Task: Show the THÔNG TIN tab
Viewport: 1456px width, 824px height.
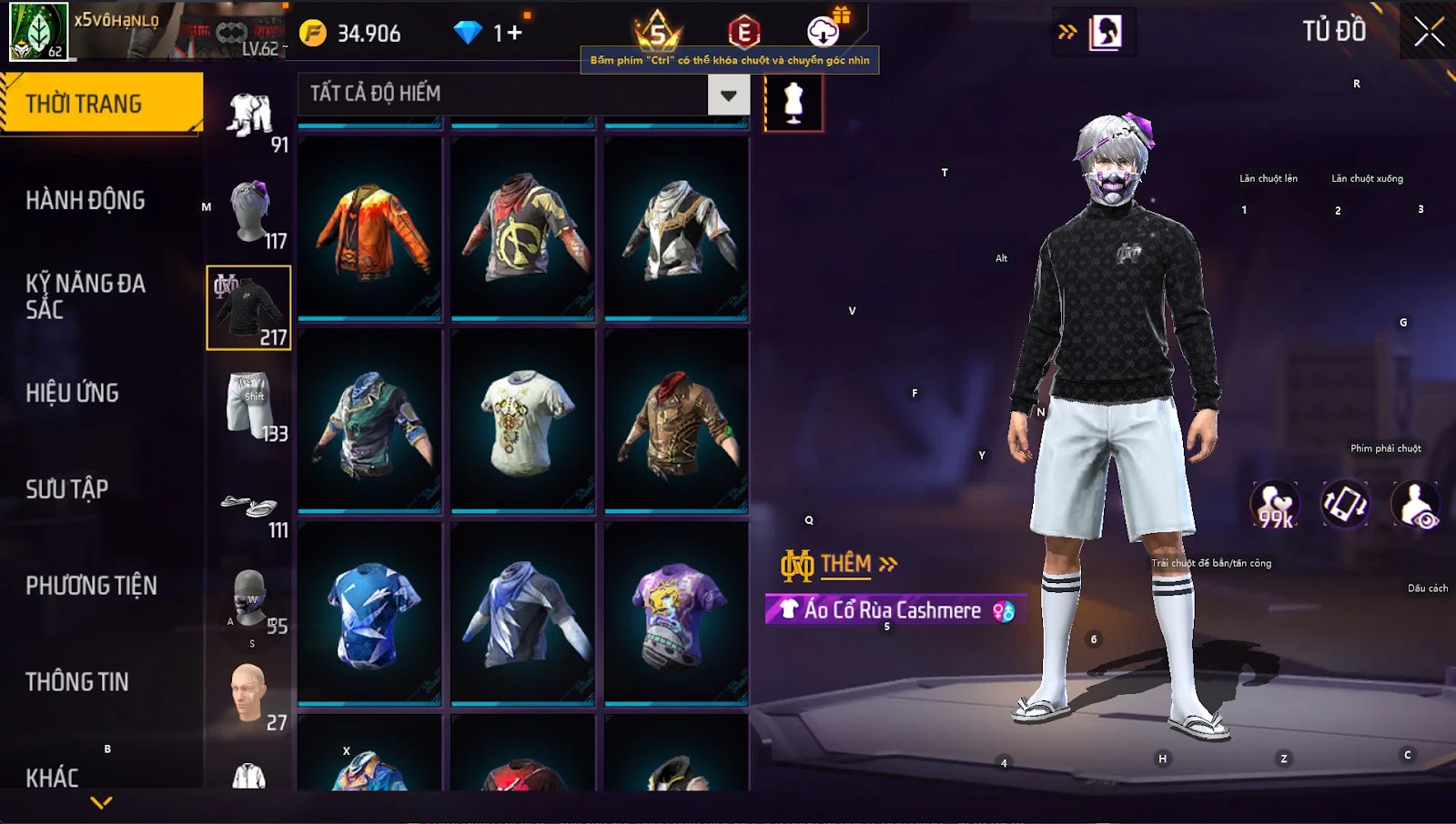Action: pyautogui.click(x=77, y=682)
